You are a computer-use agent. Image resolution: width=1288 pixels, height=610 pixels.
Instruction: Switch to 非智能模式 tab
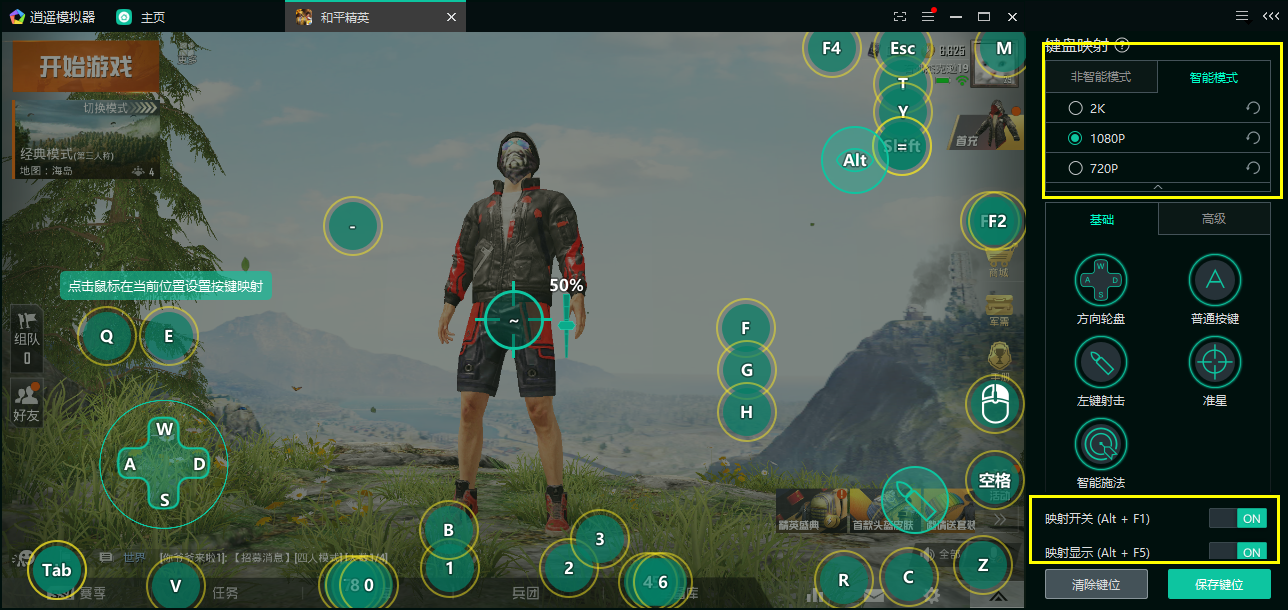tap(1101, 77)
